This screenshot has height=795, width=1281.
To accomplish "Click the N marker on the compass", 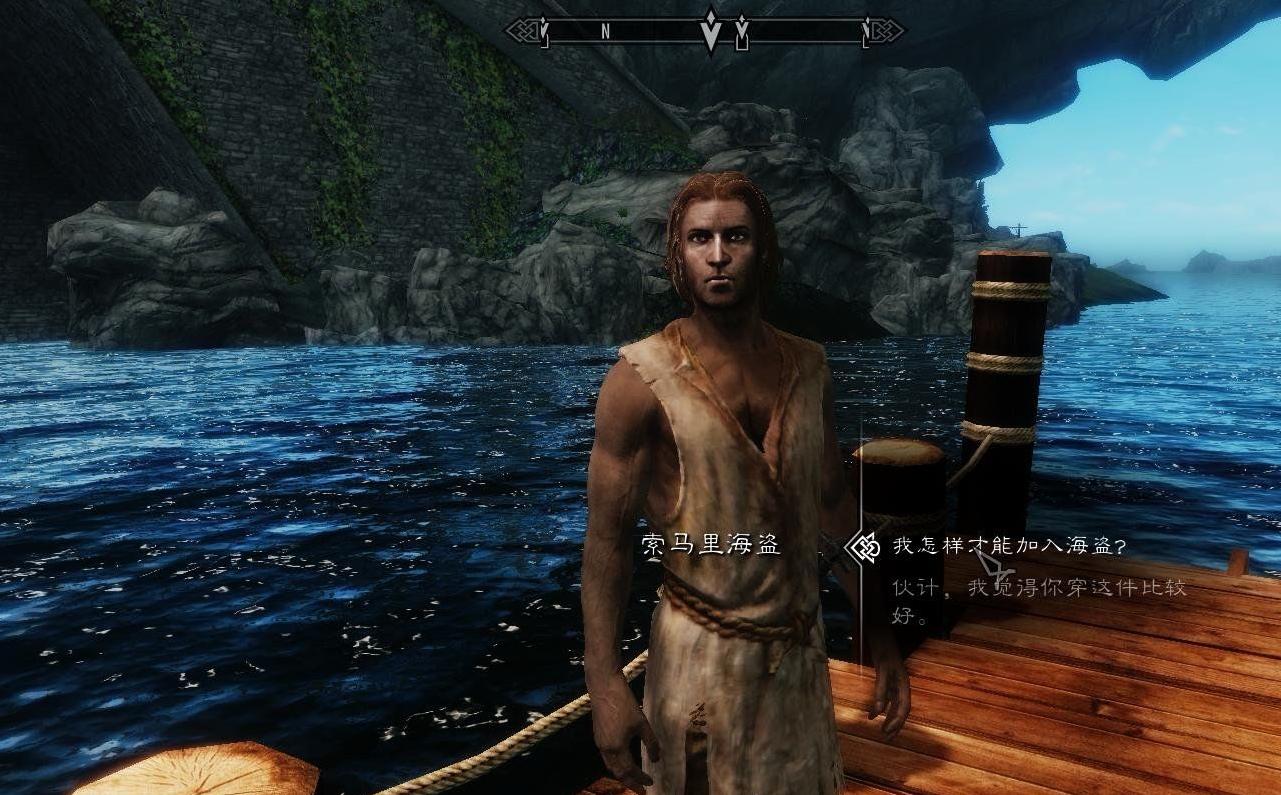I will pyautogui.click(x=606, y=31).
